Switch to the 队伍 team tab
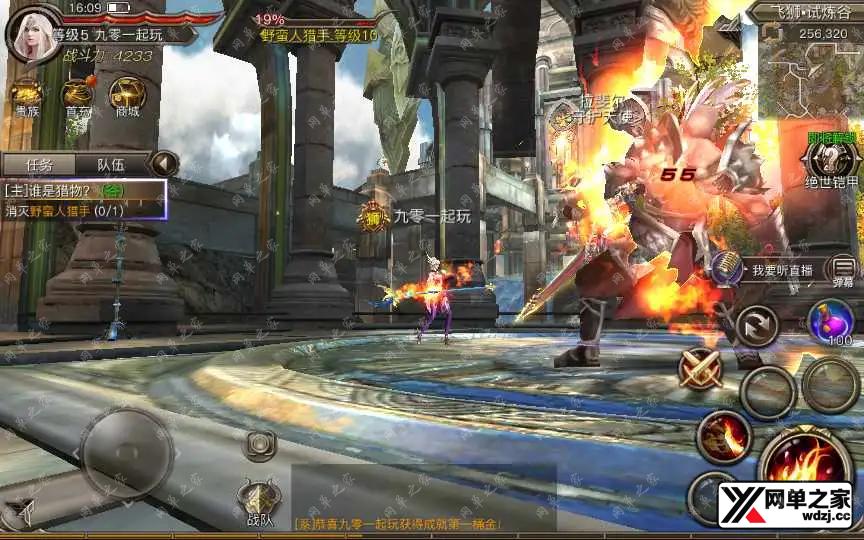The height and width of the screenshot is (540, 864). tap(110, 165)
